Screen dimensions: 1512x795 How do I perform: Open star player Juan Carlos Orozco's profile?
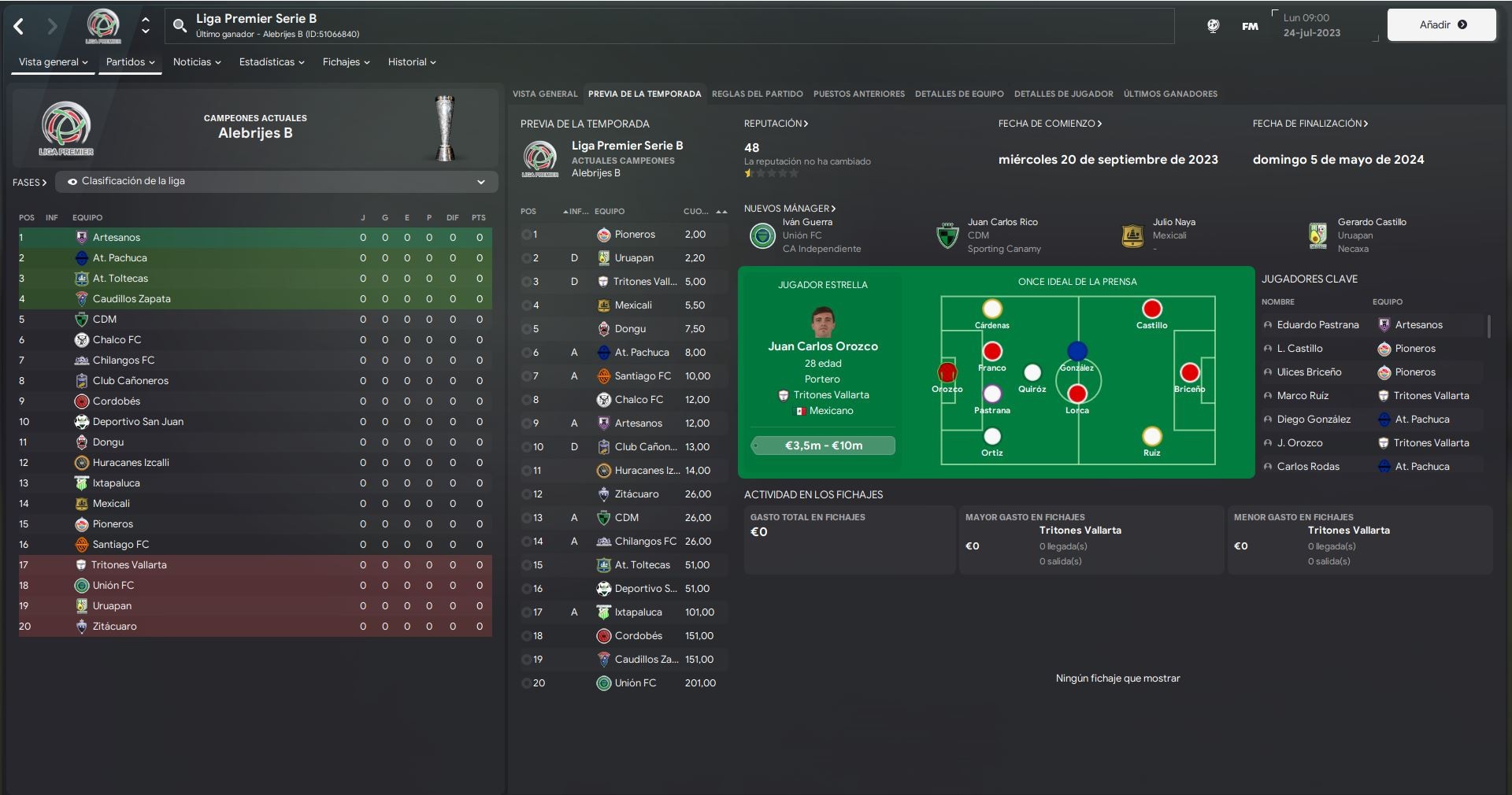[823, 346]
